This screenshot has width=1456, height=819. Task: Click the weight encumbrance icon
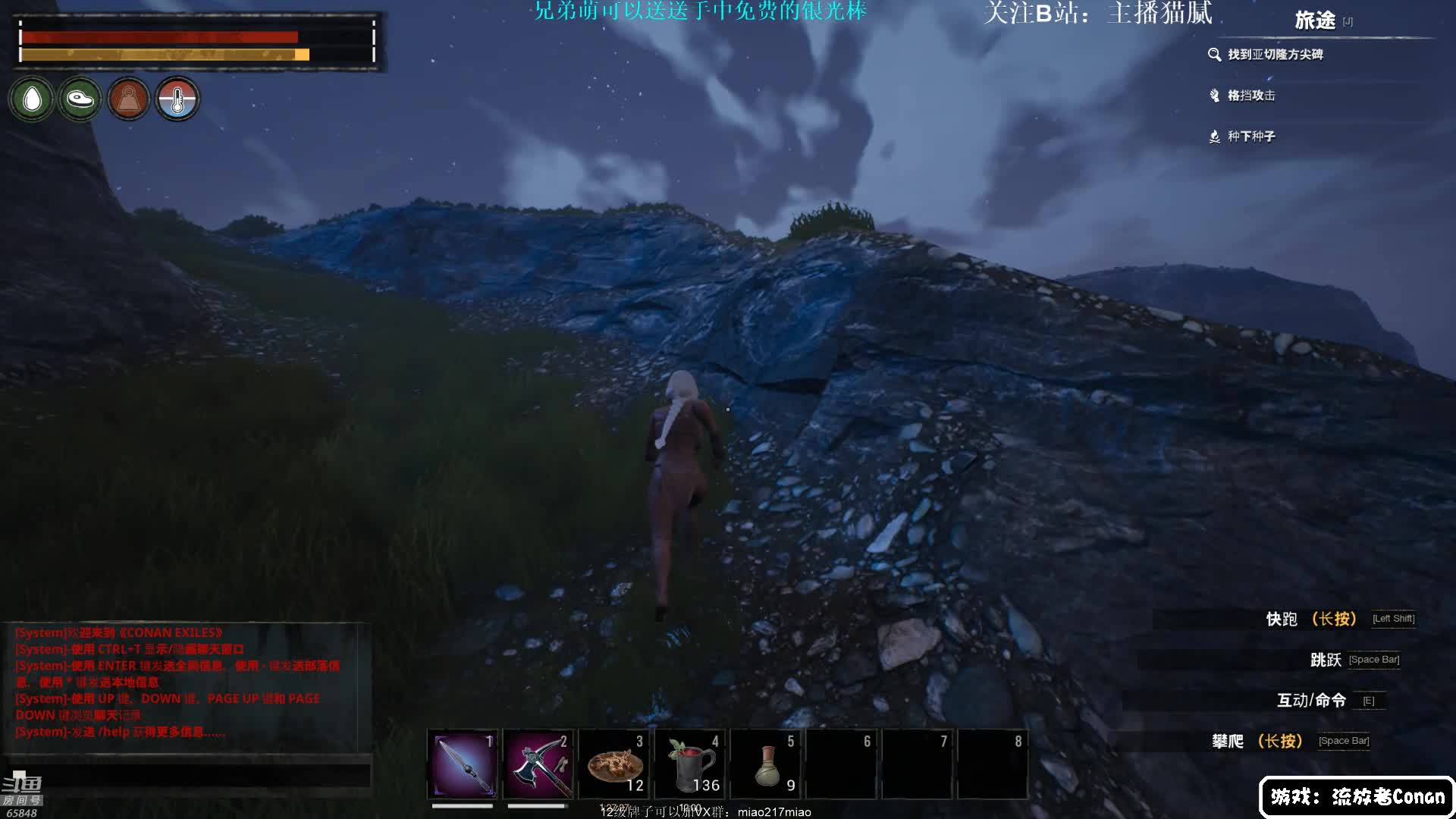[128, 99]
